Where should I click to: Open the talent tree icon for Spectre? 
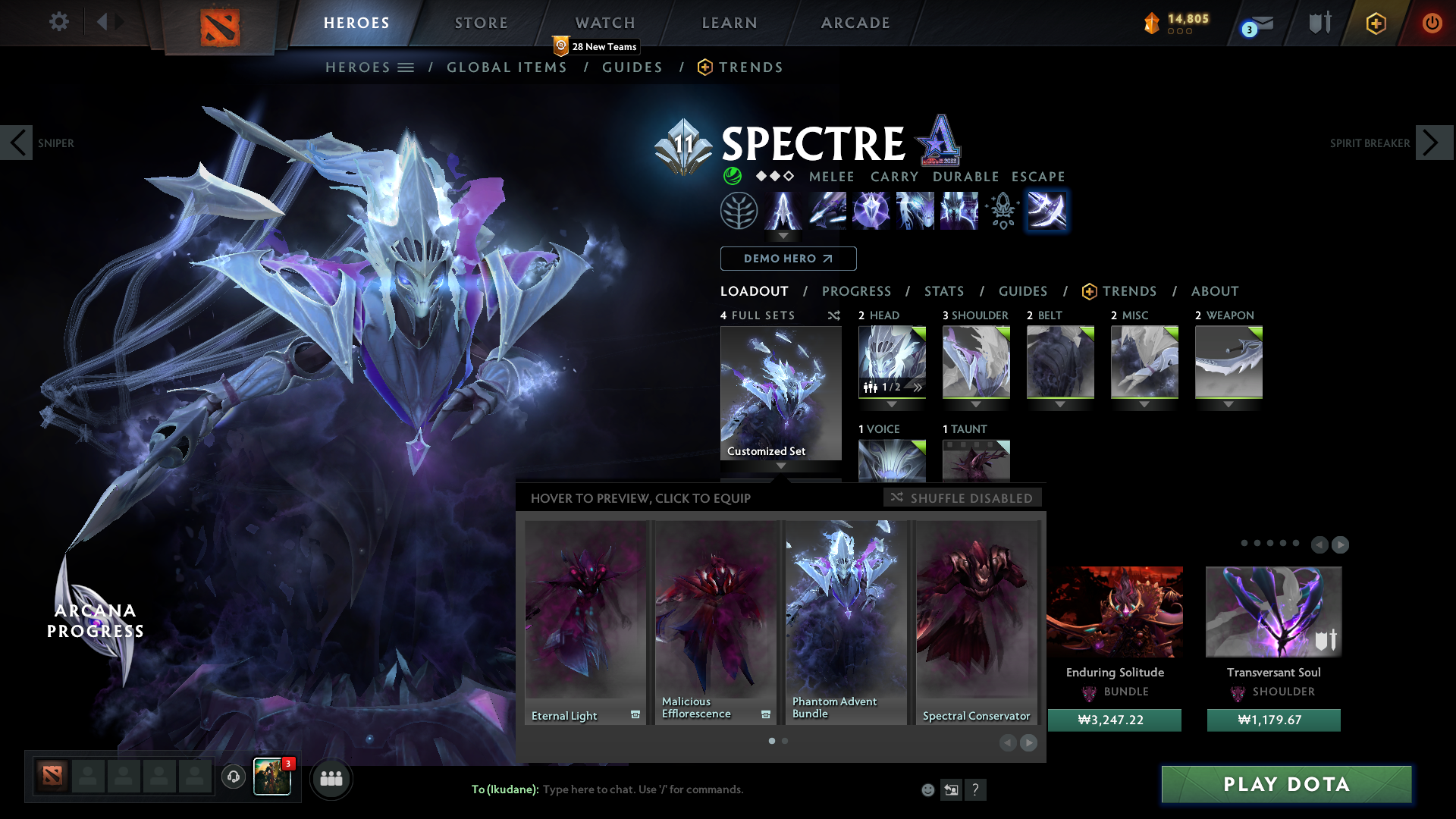(739, 210)
